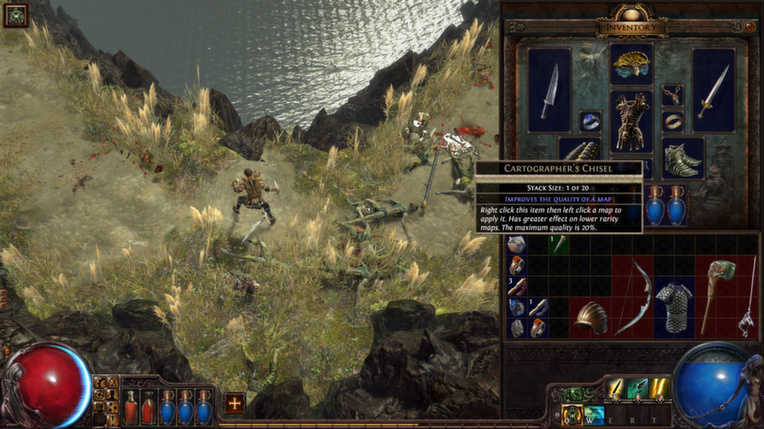The width and height of the screenshot is (764, 429).
Task: Click the equipped golden helmet
Action: point(632,64)
